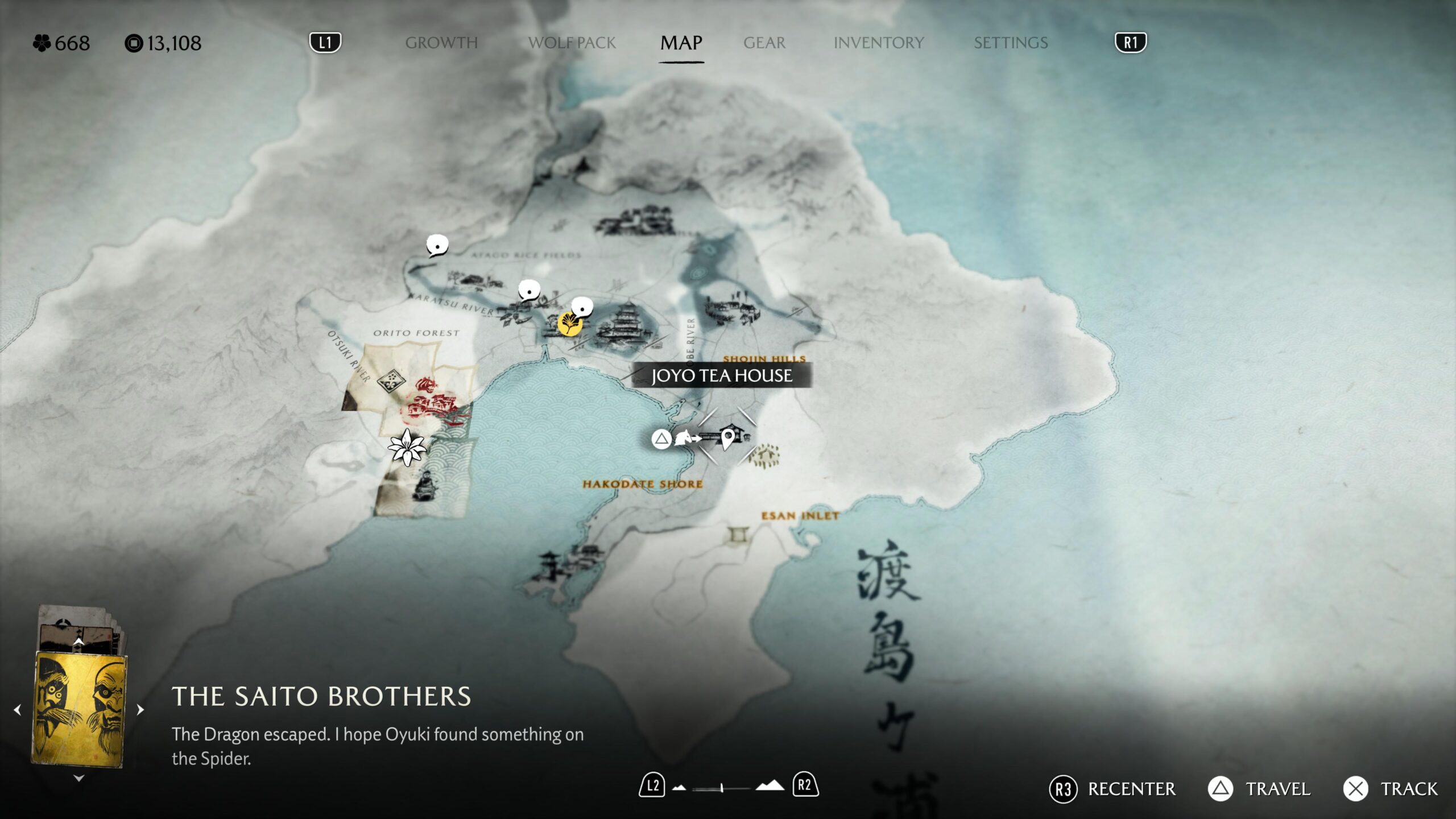This screenshot has height=819, width=1456.
Task: Choose the speech bubble marker above Atago Rice Fields
Action: point(437,246)
